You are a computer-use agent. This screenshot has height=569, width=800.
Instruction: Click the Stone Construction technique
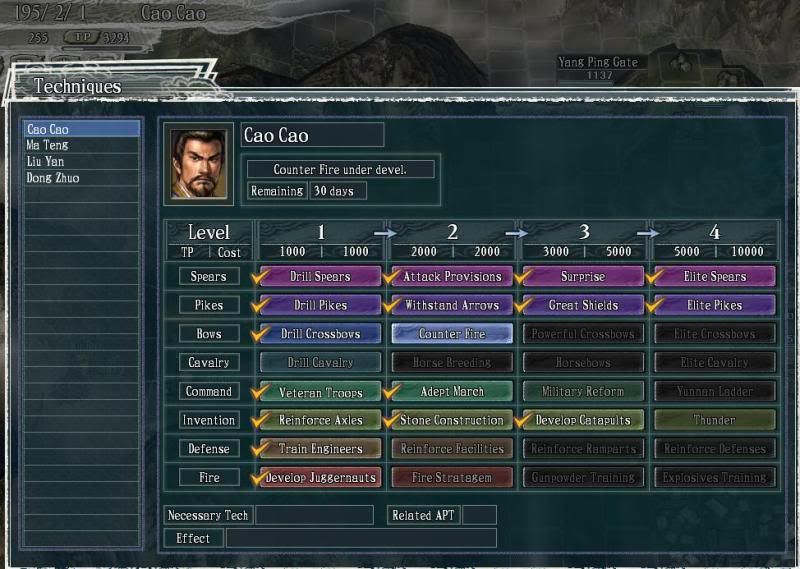(x=452, y=420)
